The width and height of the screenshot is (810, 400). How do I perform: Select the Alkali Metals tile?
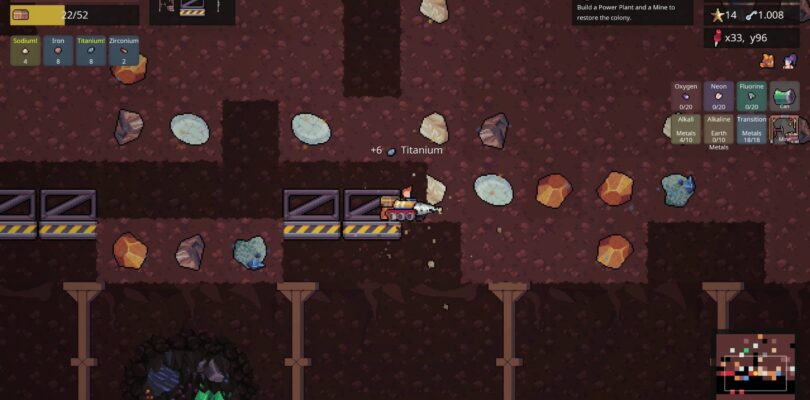[686, 130]
